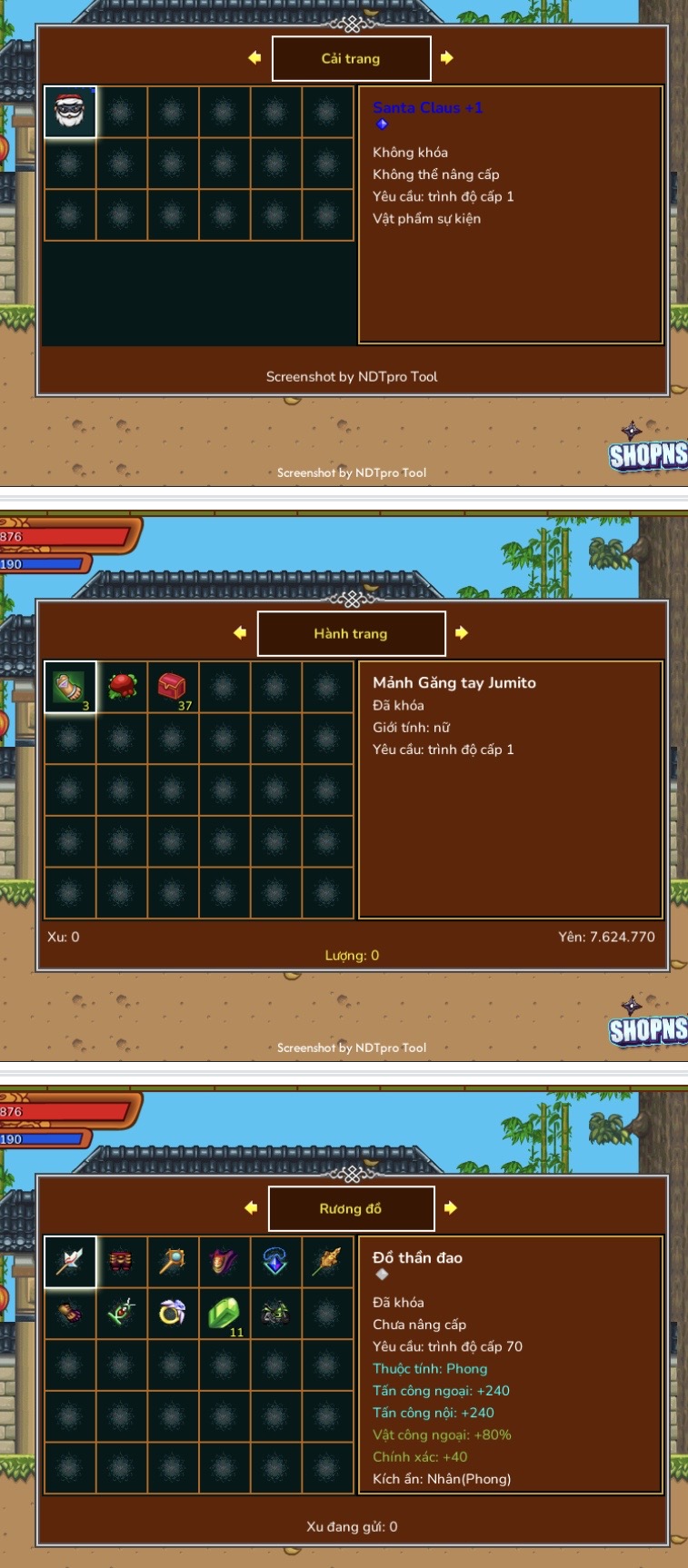Select the red flower item in Hành trang
Screen dimensions: 688x1568
(x=122, y=687)
